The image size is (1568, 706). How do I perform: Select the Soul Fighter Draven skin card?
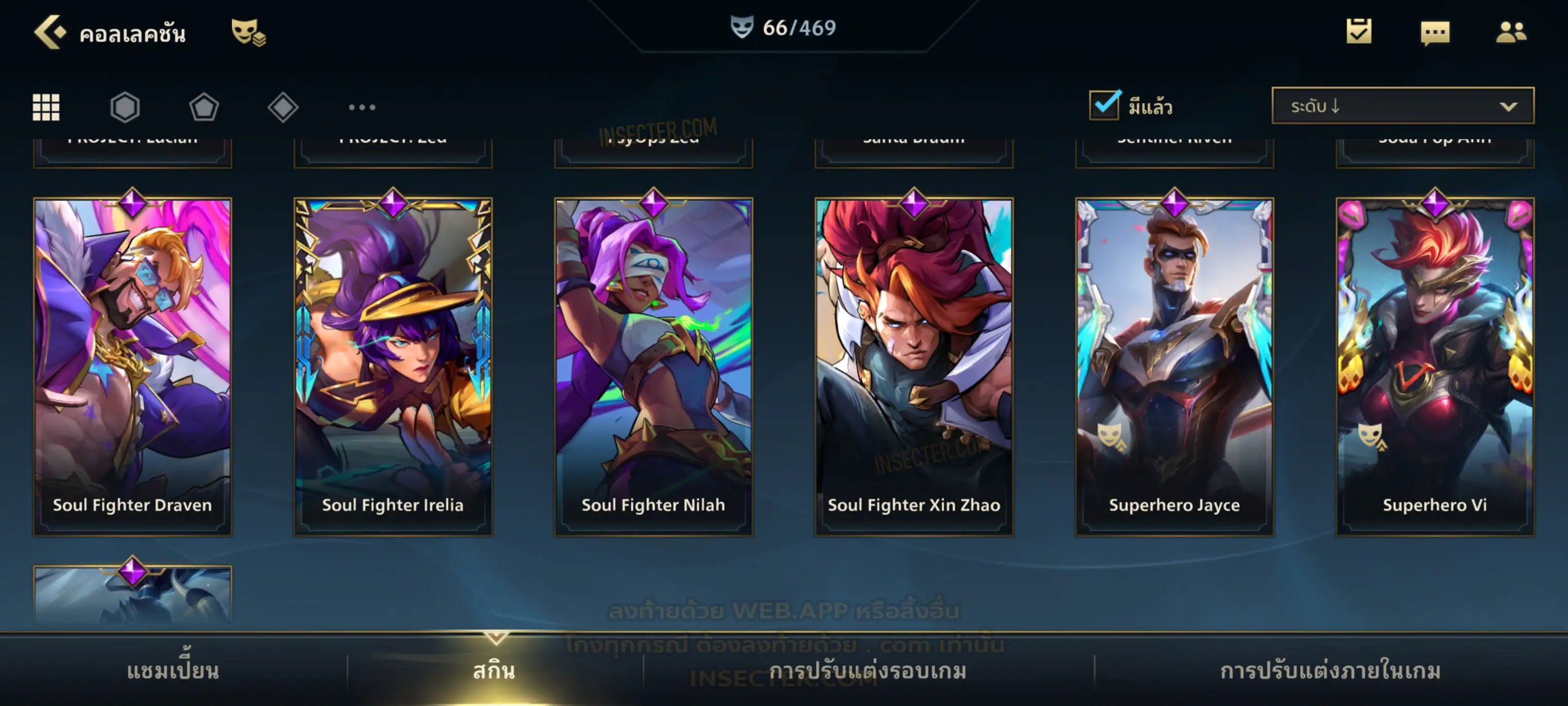pos(133,366)
